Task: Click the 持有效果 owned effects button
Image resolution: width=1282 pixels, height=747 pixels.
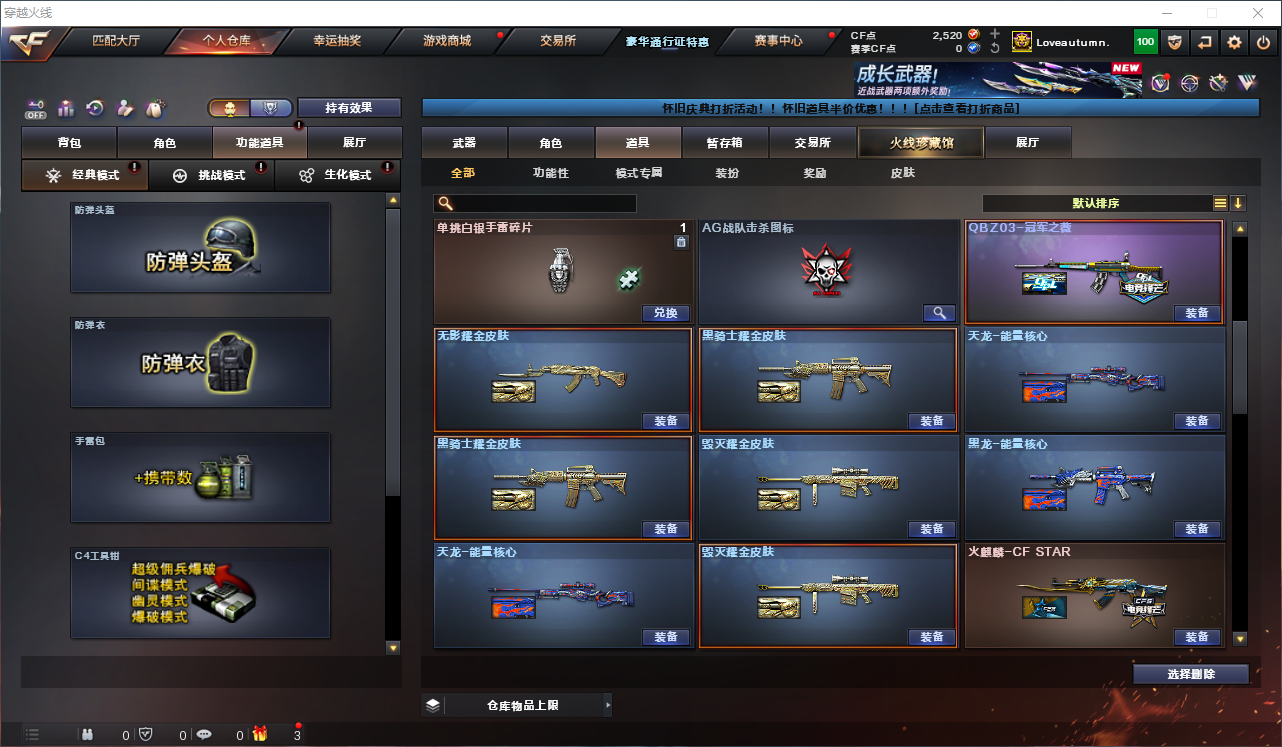Action: pos(348,108)
